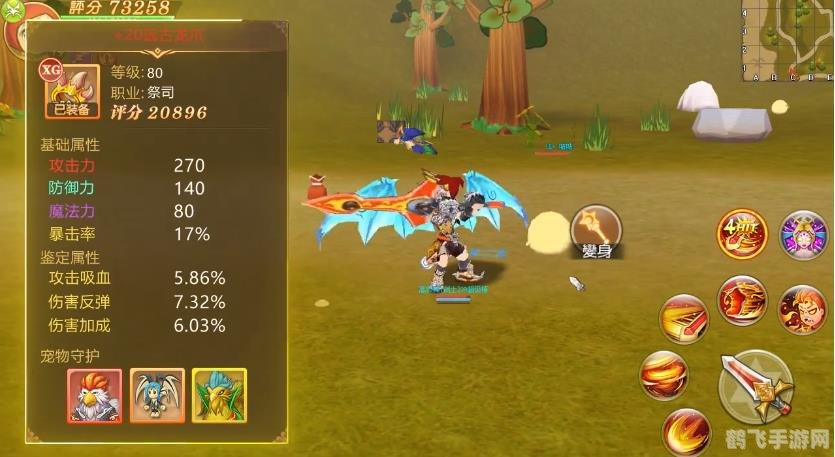Open the minimap
835x457 pixels.
(x=788, y=40)
